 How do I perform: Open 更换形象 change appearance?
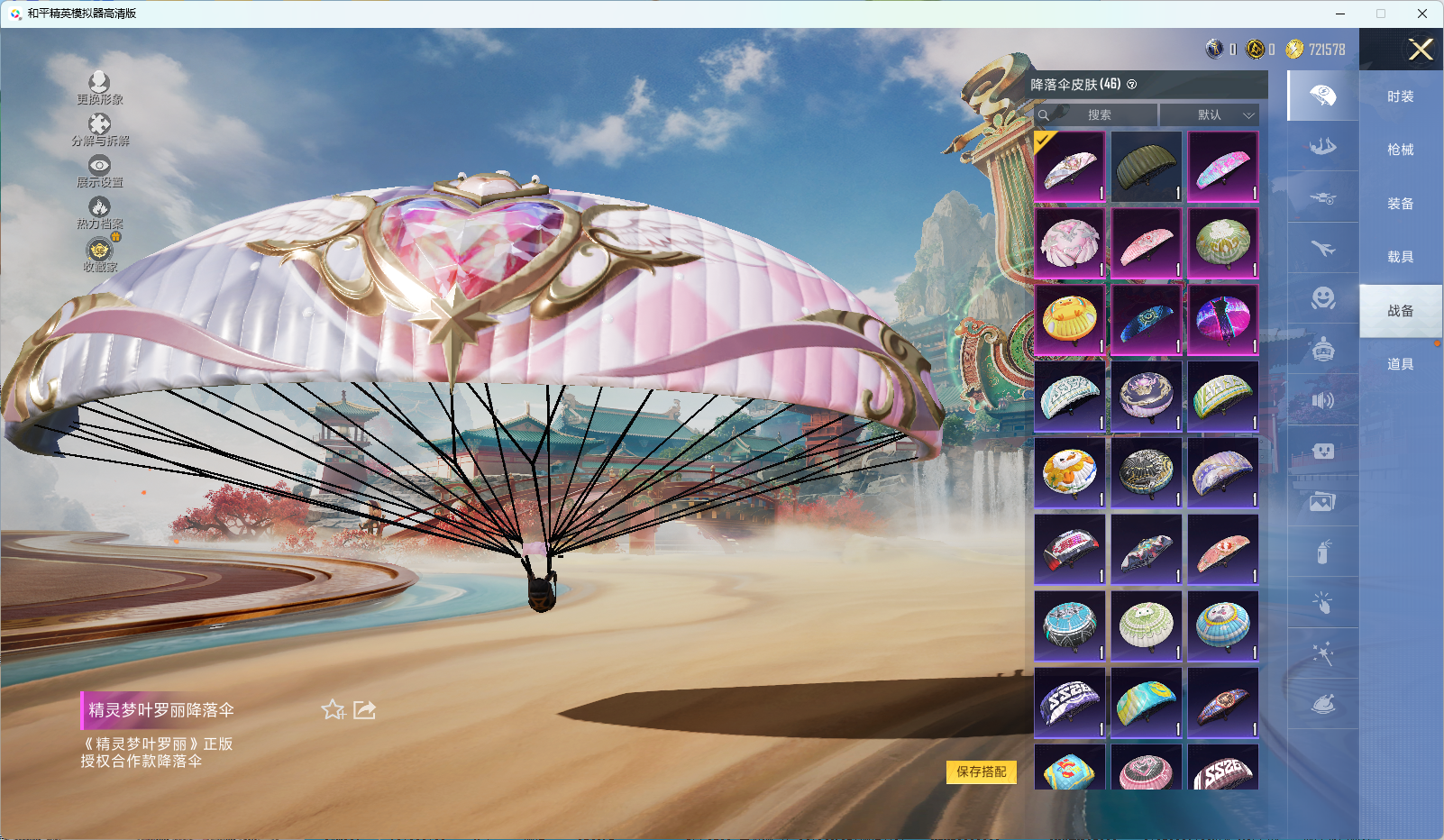(99, 87)
